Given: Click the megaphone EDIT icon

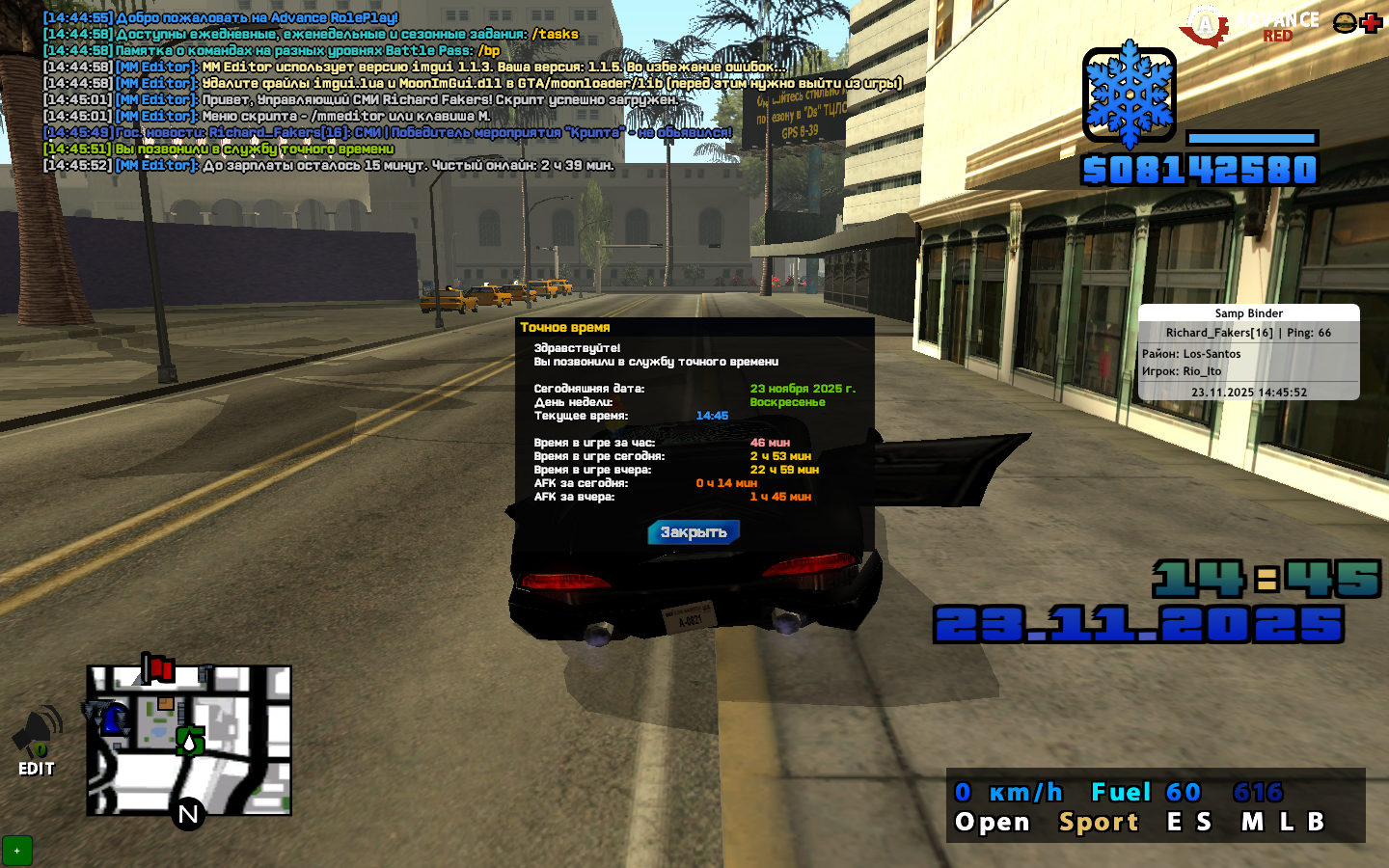Looking at the screenshot, I should tap(37, 741).
